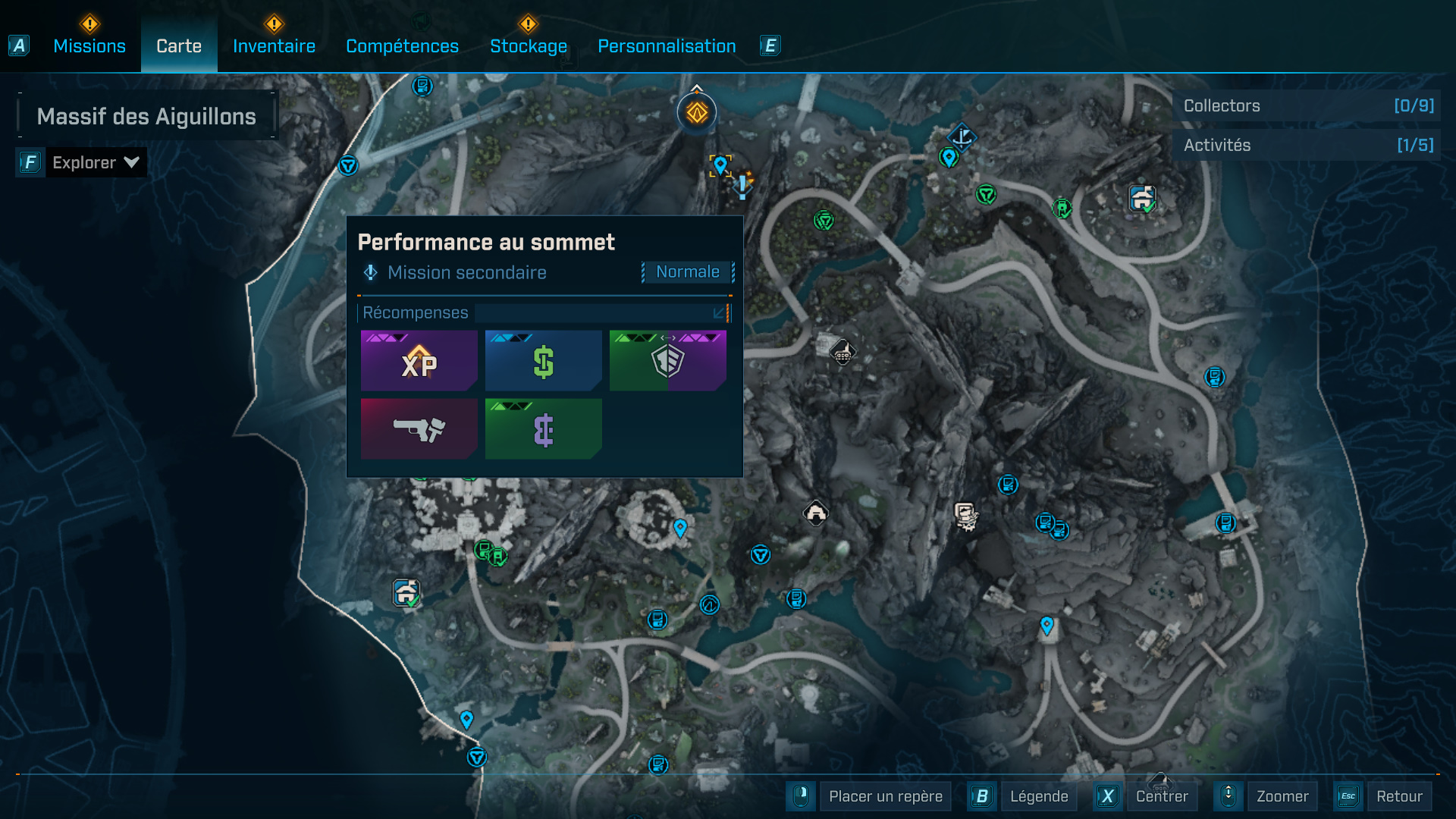Select the orange main mission map marker
The width and height of the screenshot is (1456, 819).
pyautogui.click(x=697, y=113)
